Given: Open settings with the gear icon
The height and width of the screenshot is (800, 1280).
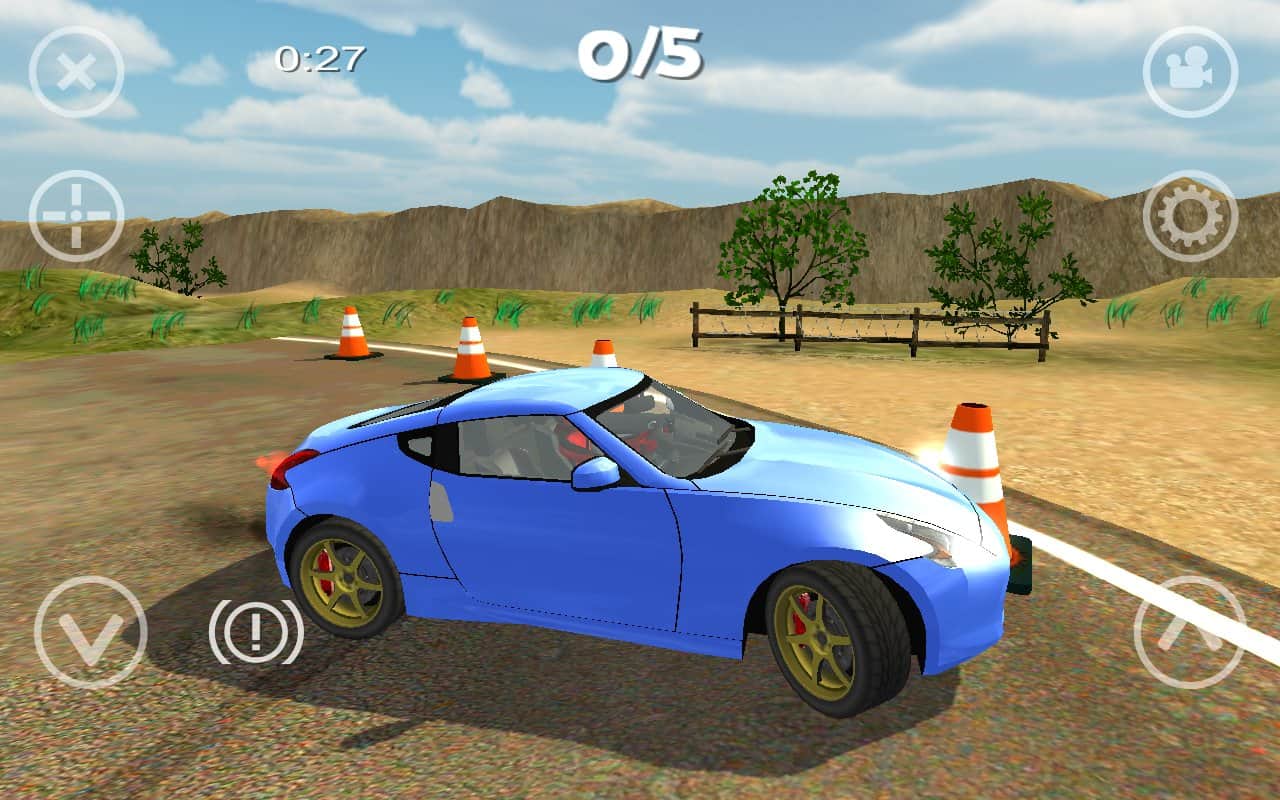Looking at the screenshot, I should click(x=1190, y=216).
